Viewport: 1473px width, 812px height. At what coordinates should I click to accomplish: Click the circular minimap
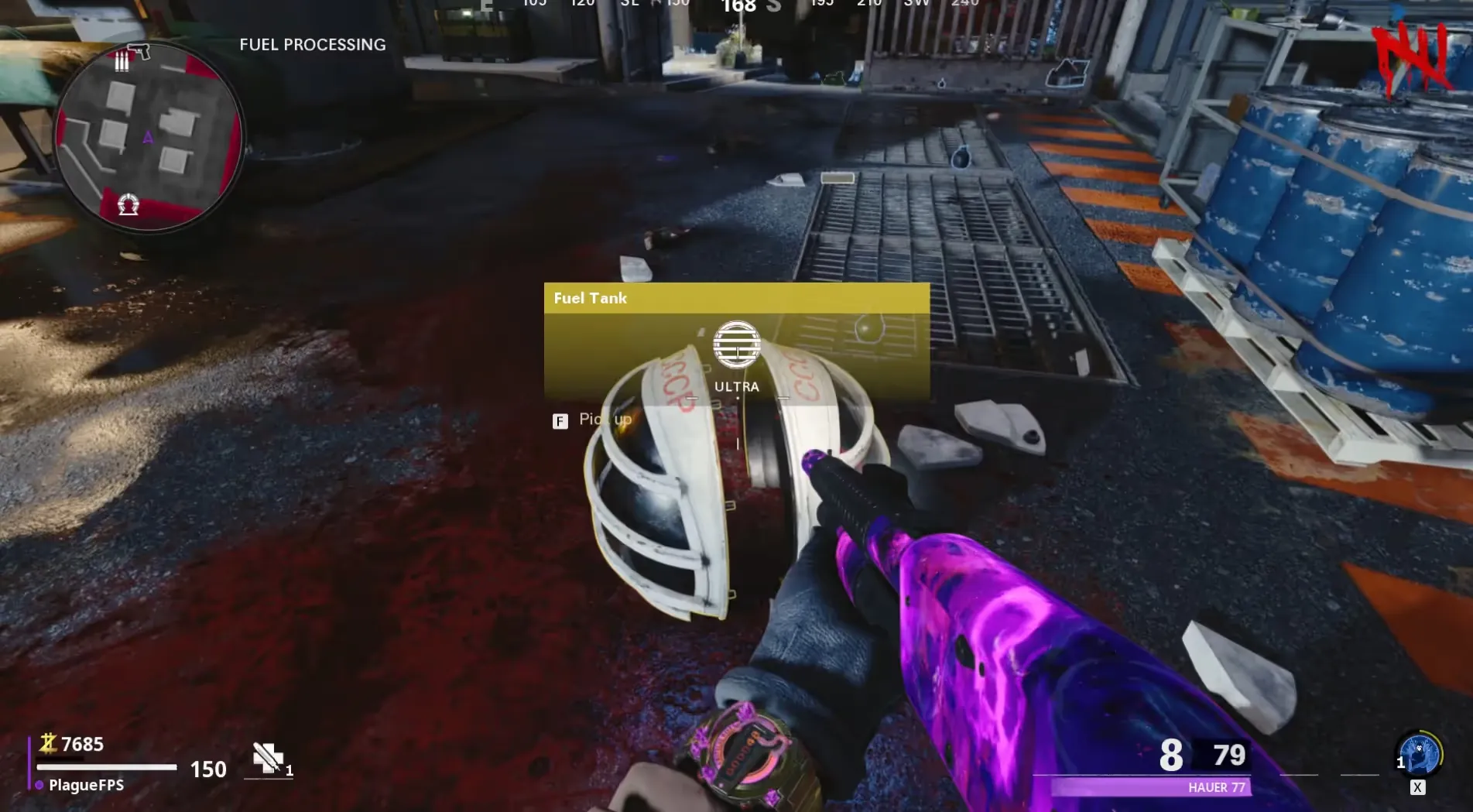pos(149,138)
